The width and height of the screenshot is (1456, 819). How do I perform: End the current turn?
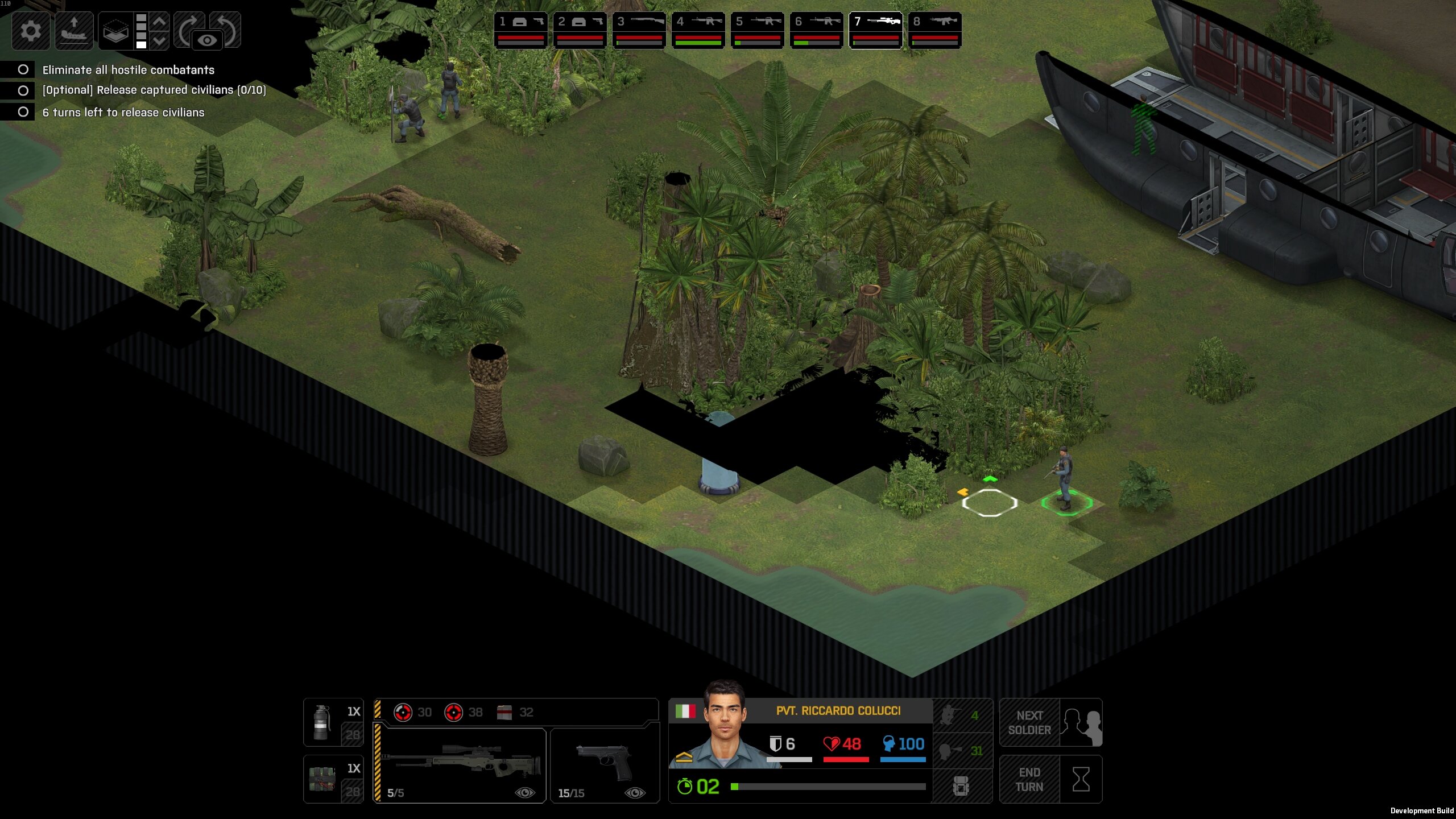pyautogui.click(x=1050, y=779)
